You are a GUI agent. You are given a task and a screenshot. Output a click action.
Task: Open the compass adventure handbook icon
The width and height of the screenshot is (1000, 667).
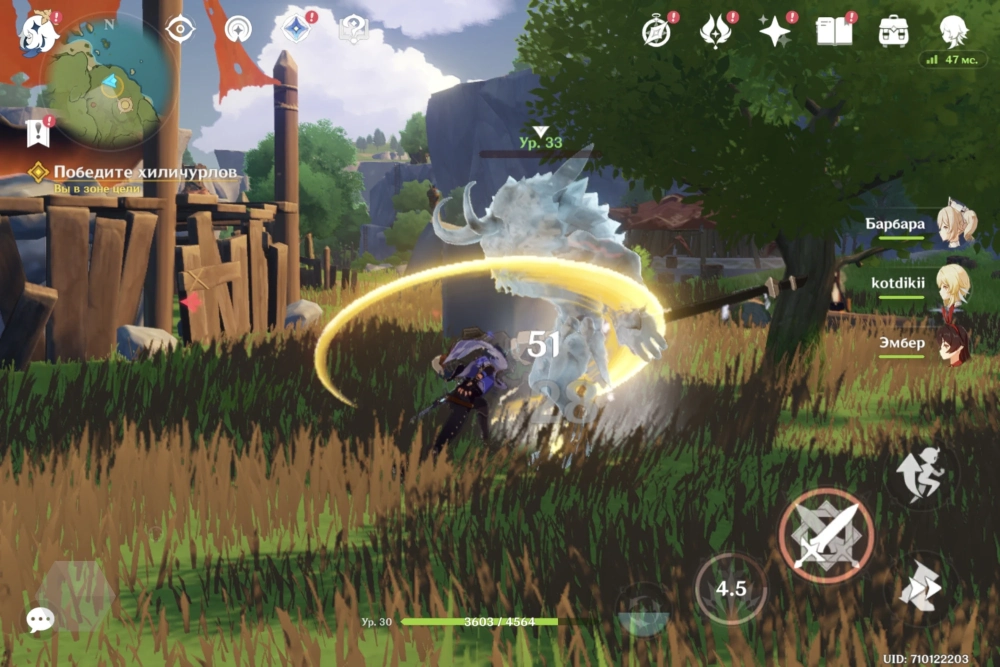coord(656,31)
